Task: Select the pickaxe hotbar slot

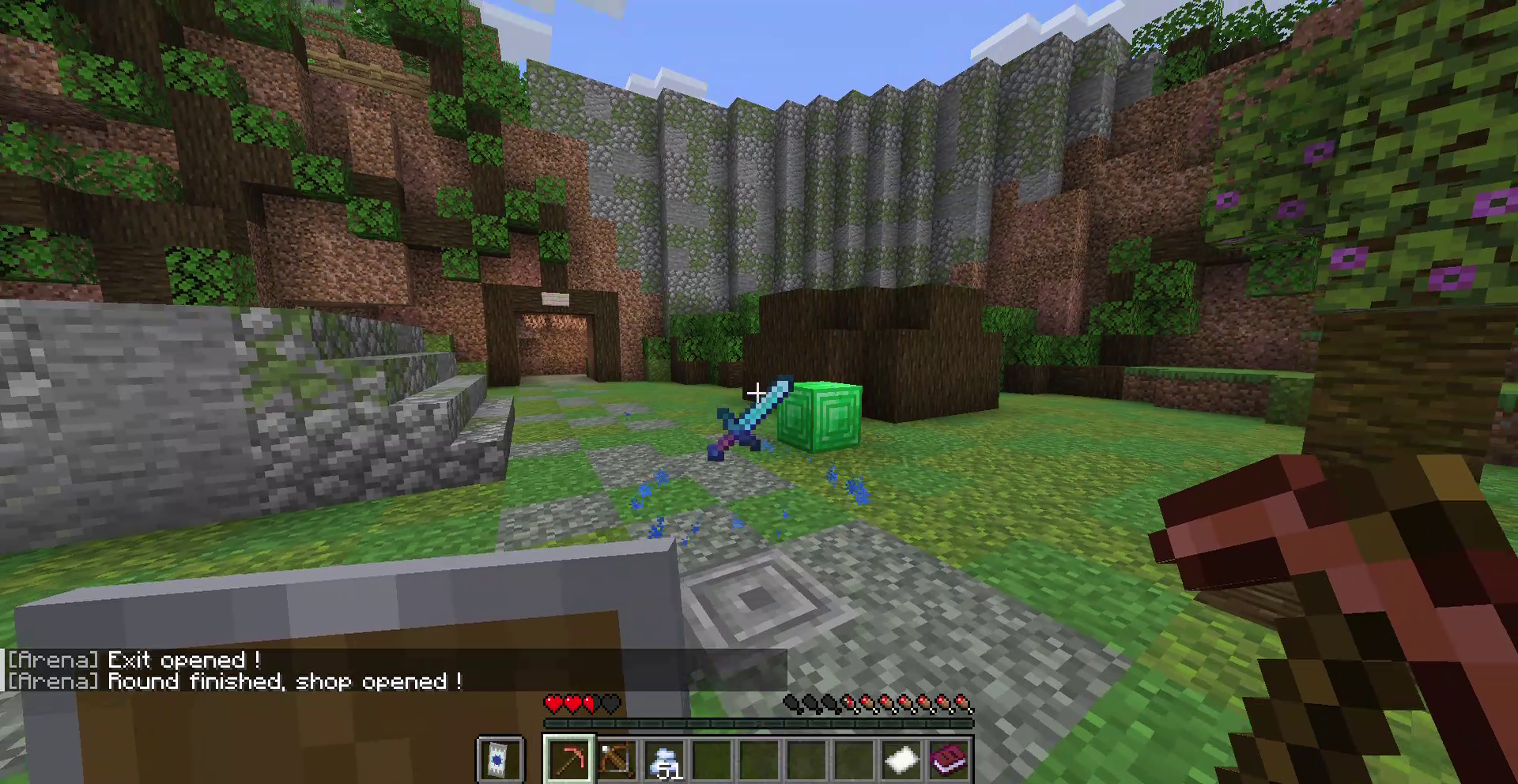Action: 569,759
